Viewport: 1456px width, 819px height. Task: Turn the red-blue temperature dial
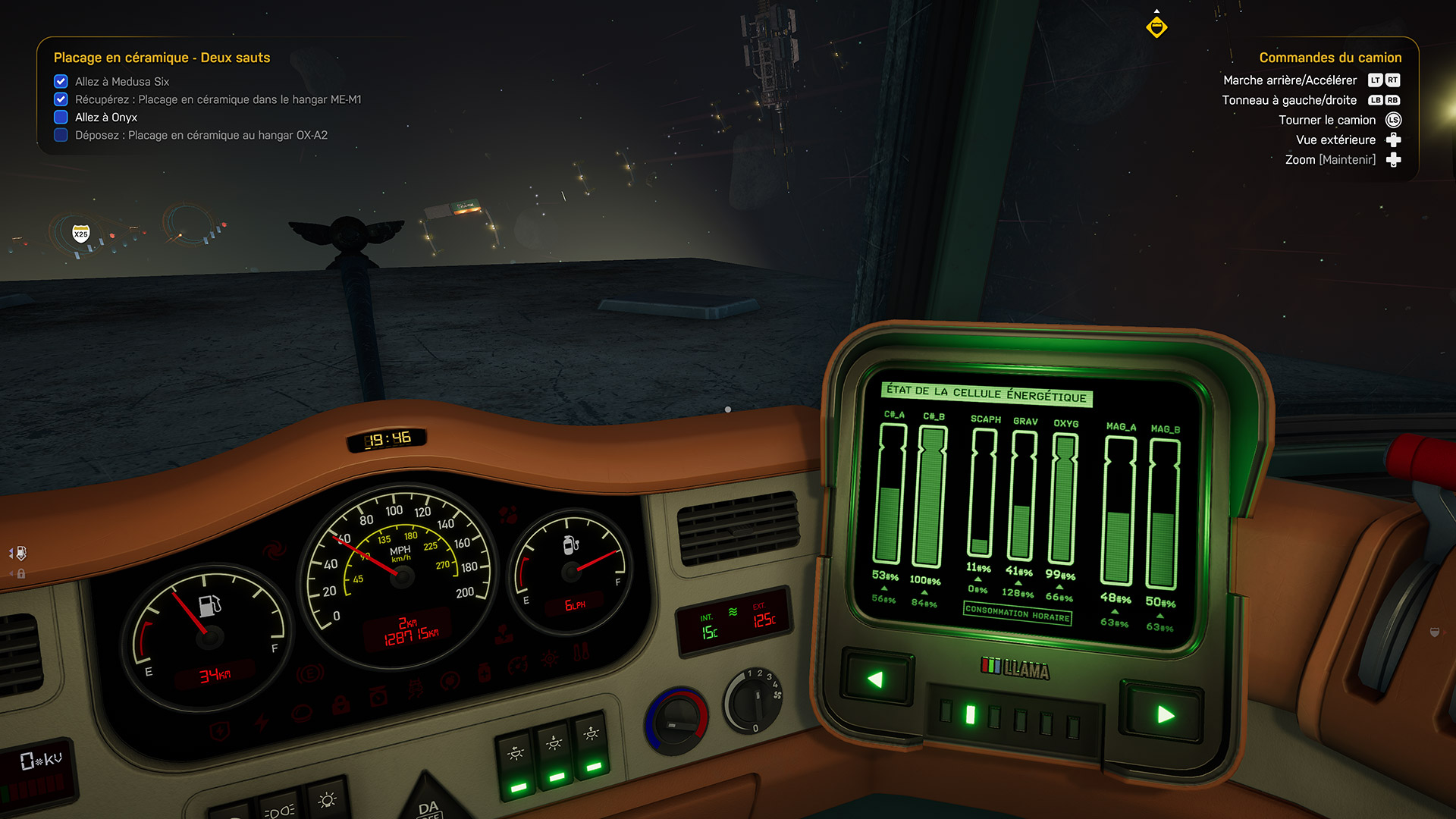[676, 720]
